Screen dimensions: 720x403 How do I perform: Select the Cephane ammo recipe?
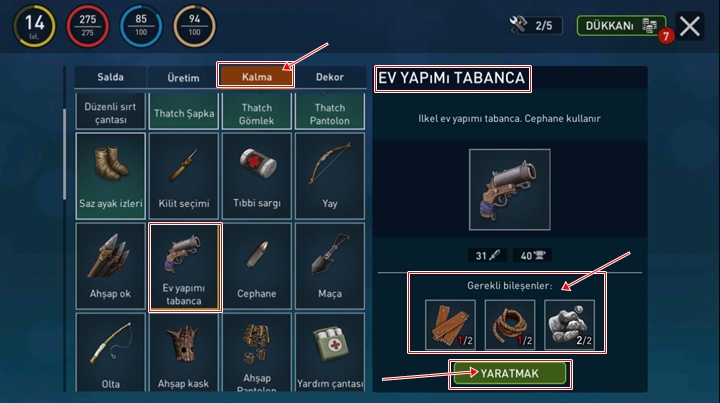click(x=256, y=265)
